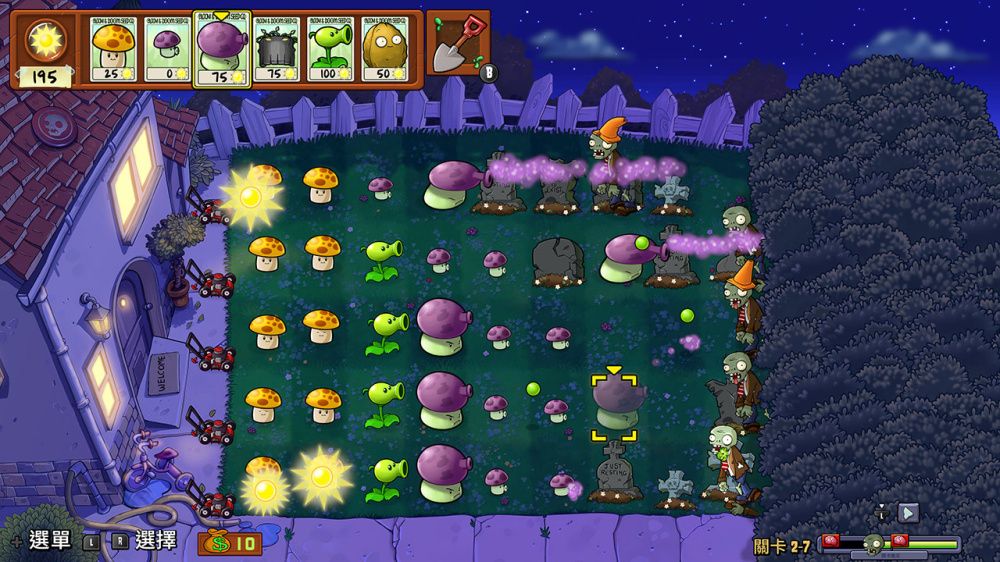This screenshot has height=562, width=1000.
Task: Select the Sun-shroom seed packet
Action: point(113,49)
